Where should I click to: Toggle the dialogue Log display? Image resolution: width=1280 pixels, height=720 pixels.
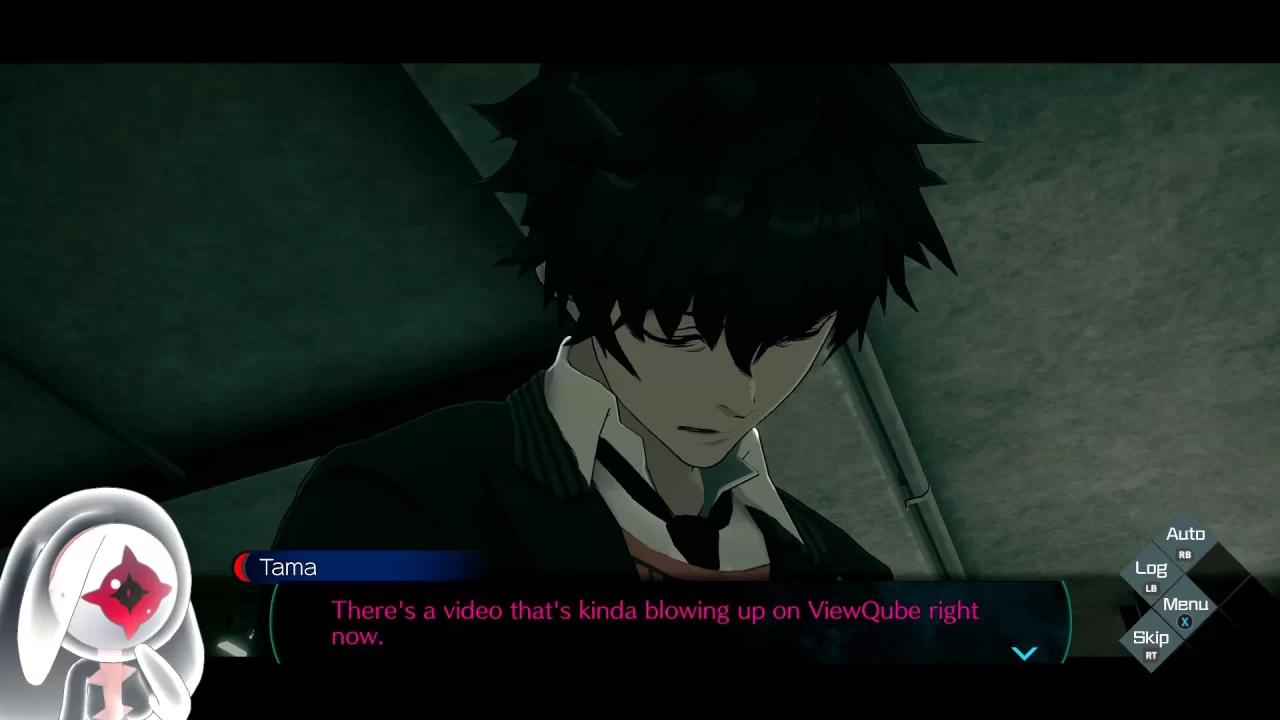coord(1152,568)
